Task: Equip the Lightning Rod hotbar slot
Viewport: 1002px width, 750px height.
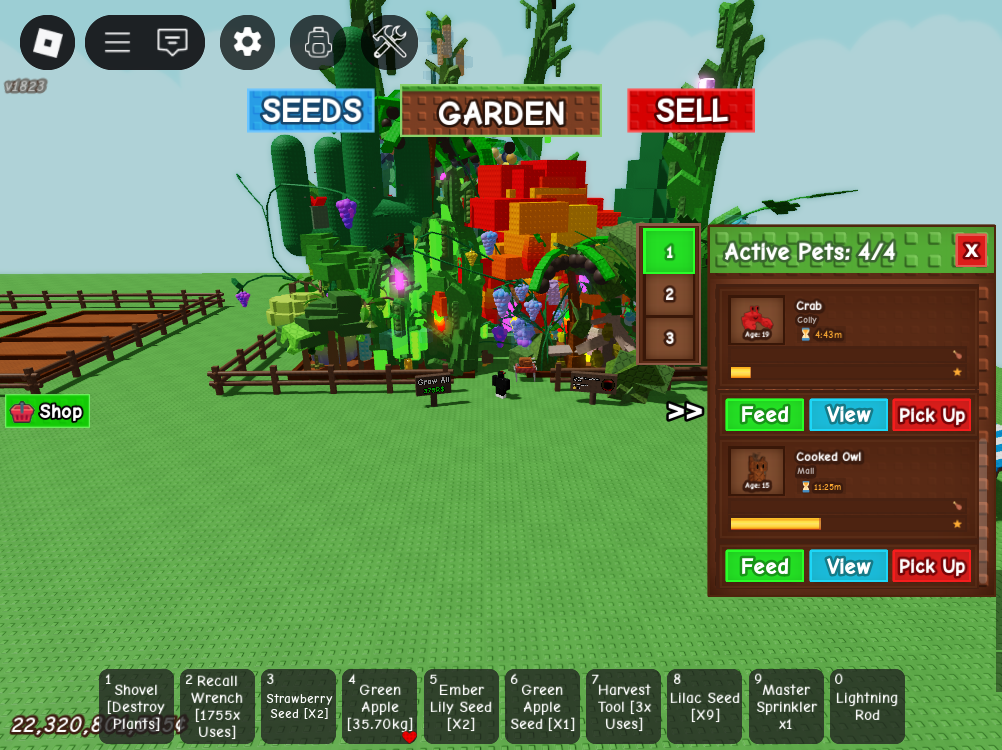Action: coord(867,706)
